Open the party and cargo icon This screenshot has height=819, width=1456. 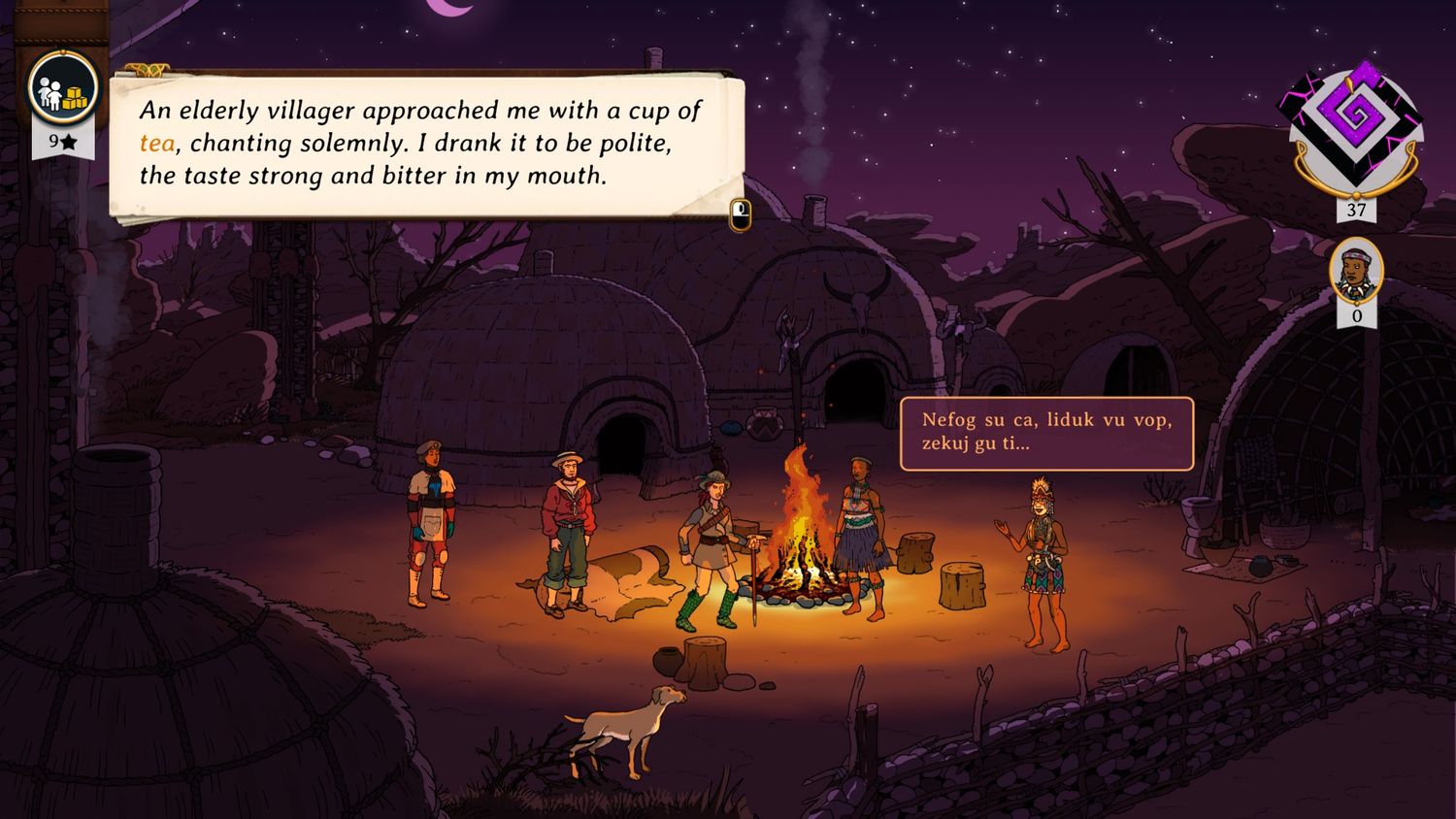pos(63,89)
